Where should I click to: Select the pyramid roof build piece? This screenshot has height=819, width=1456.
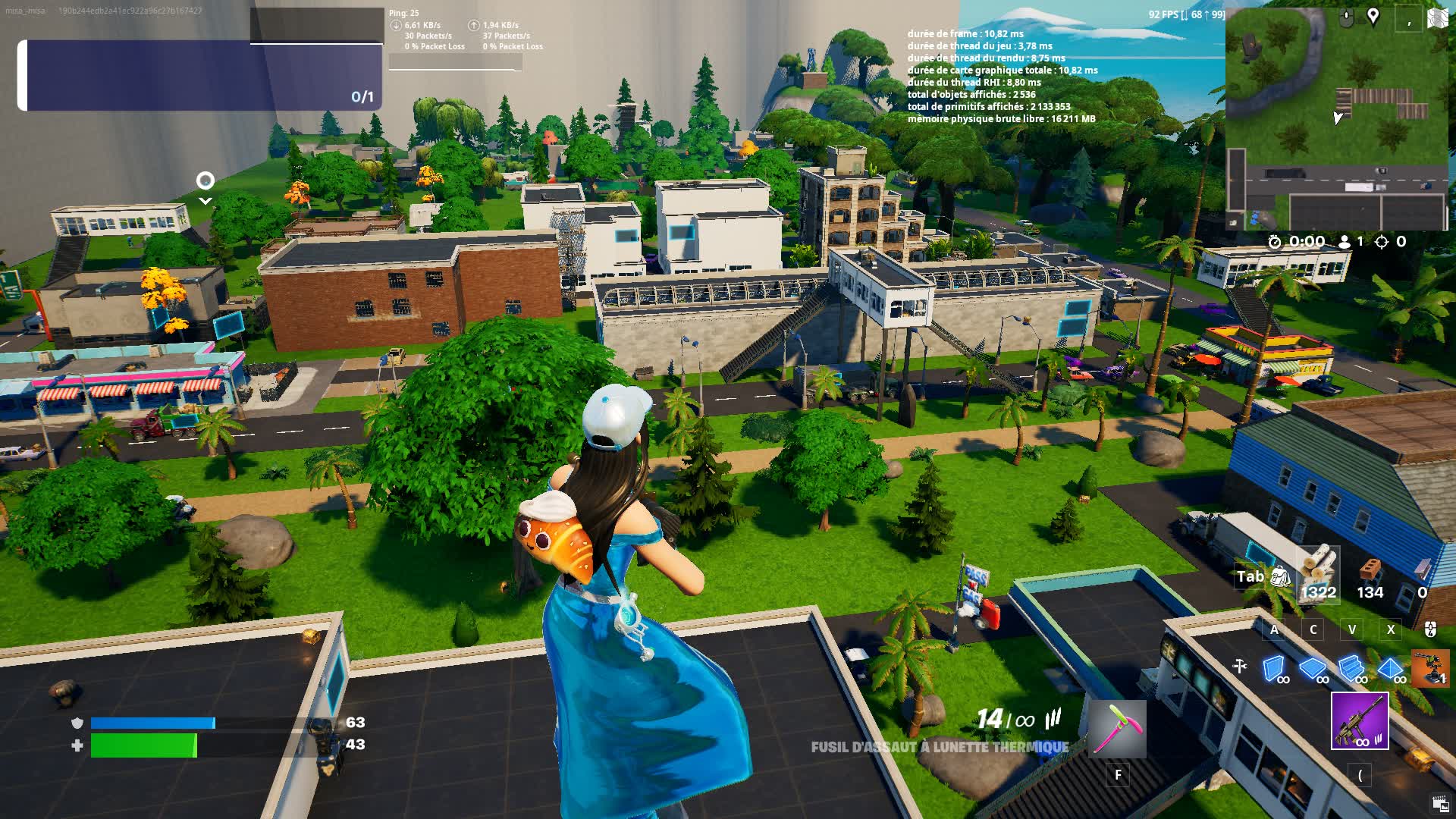click(x=1390, y=669)
